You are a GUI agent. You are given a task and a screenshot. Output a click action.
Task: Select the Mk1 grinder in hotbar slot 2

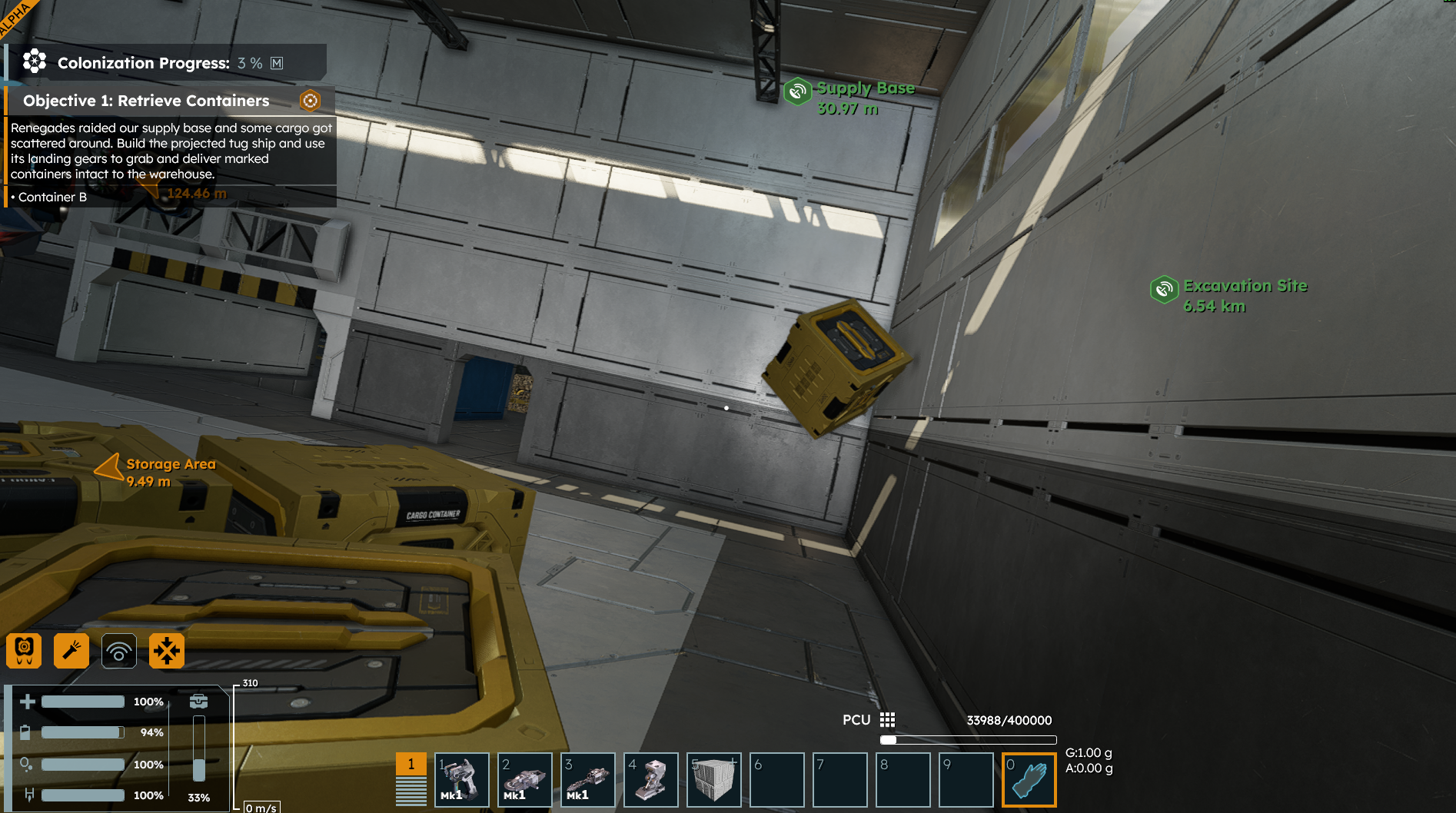pos(525,779)
